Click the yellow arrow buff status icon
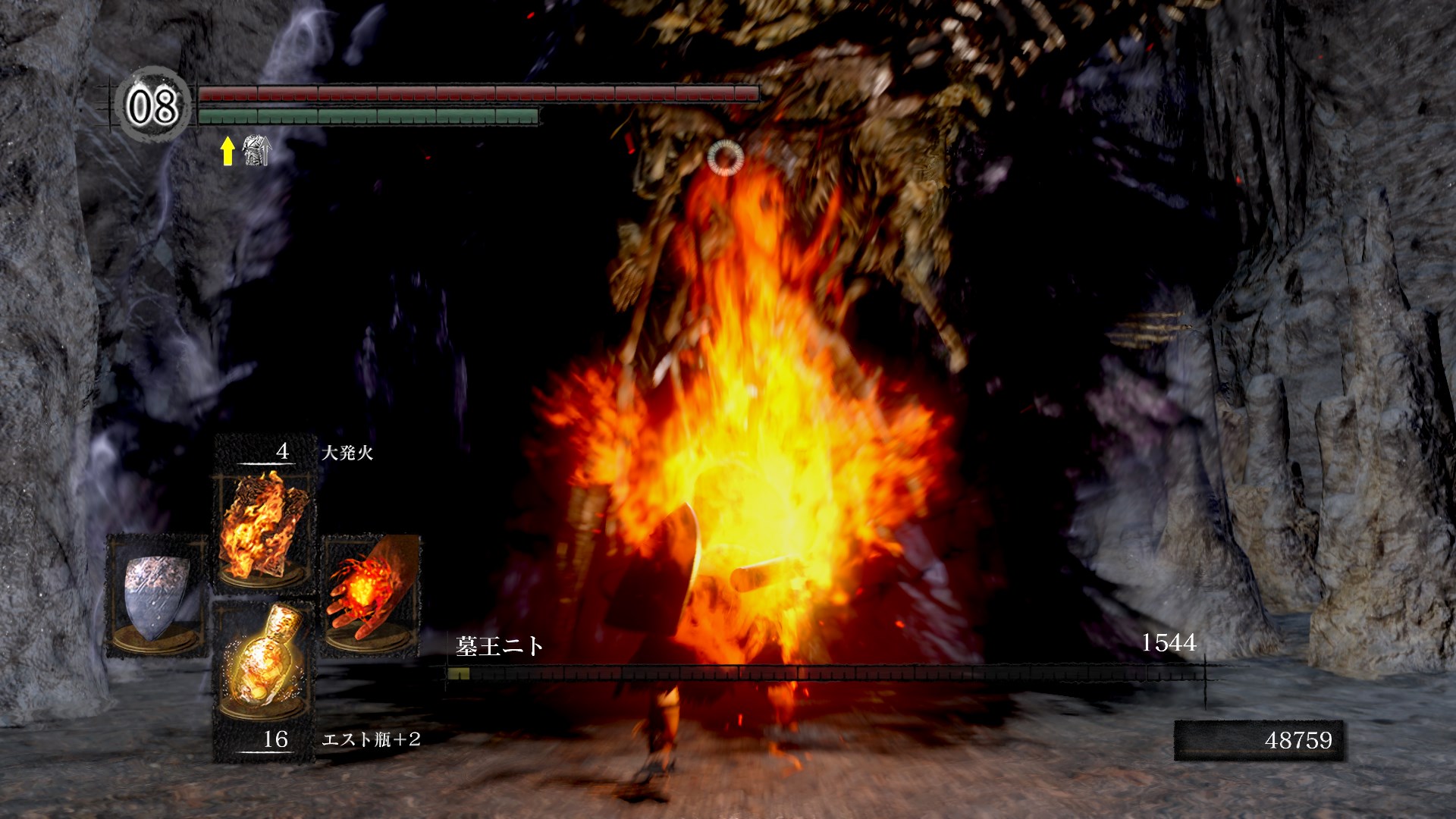Viewport: 1456px width, 819px height. pyautogui.click(x=227, y=151)
